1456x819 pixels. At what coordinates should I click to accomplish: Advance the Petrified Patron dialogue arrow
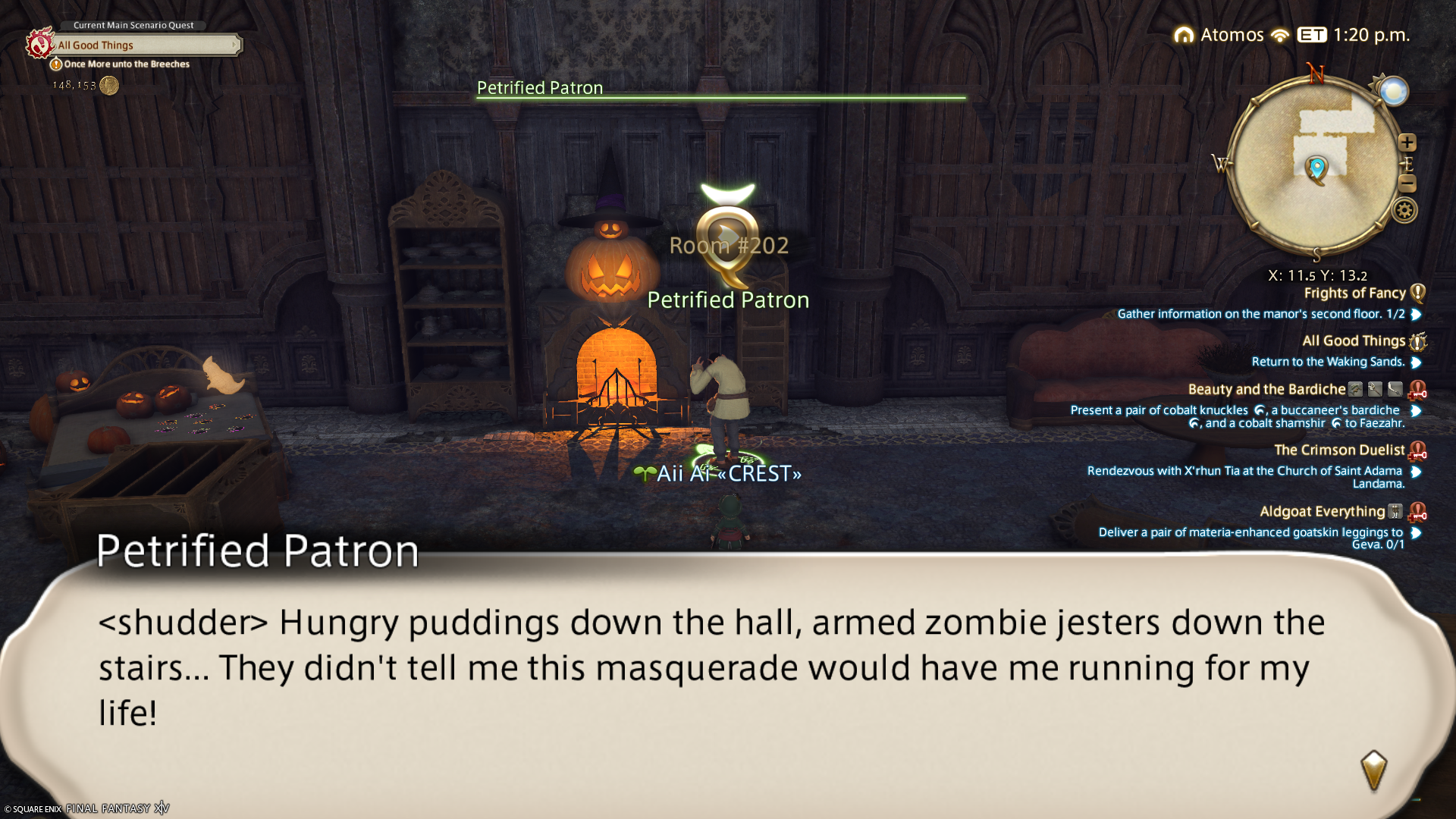point(1373,770)
